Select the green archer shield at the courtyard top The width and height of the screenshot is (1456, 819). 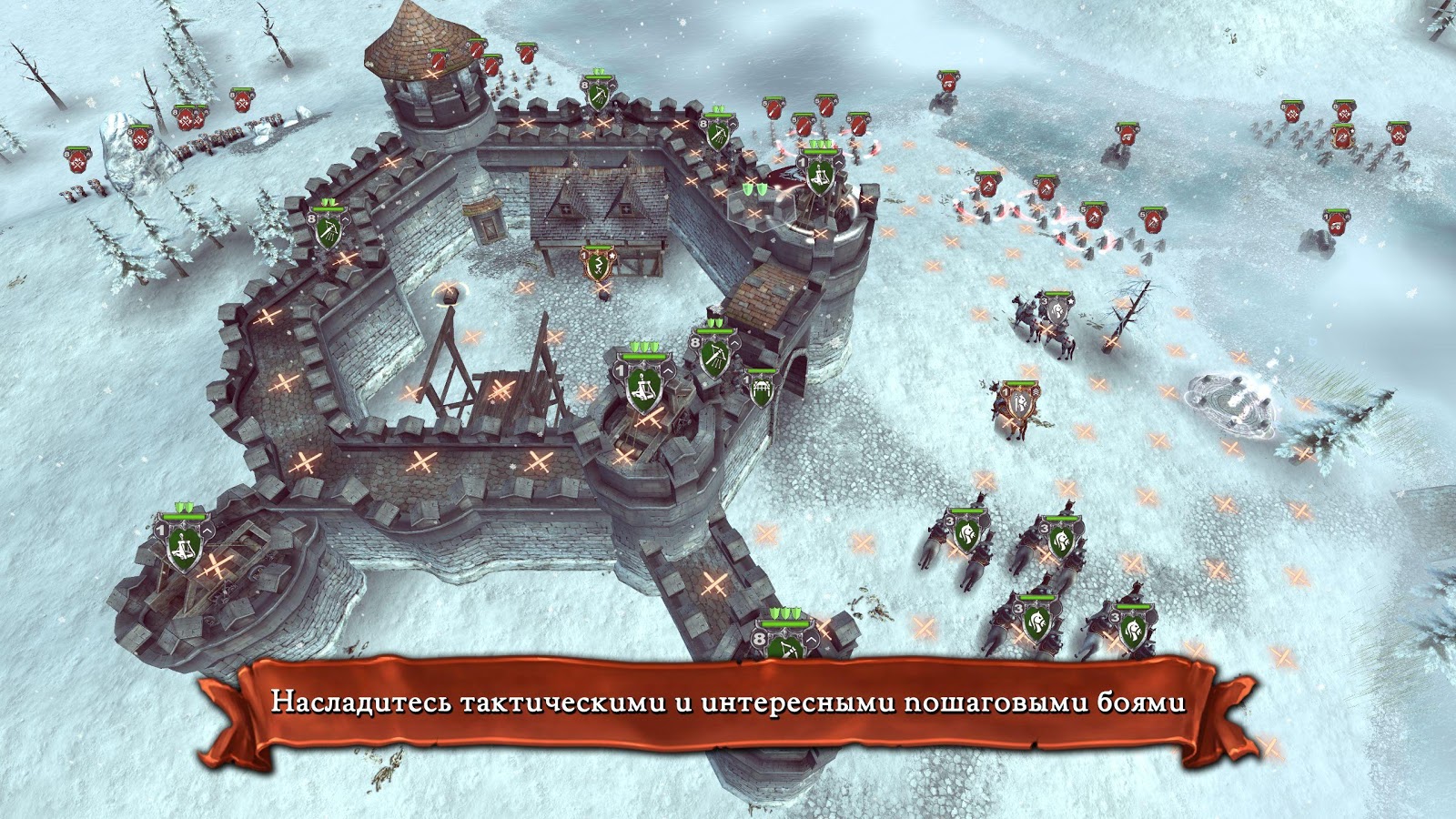click(597, 94)
